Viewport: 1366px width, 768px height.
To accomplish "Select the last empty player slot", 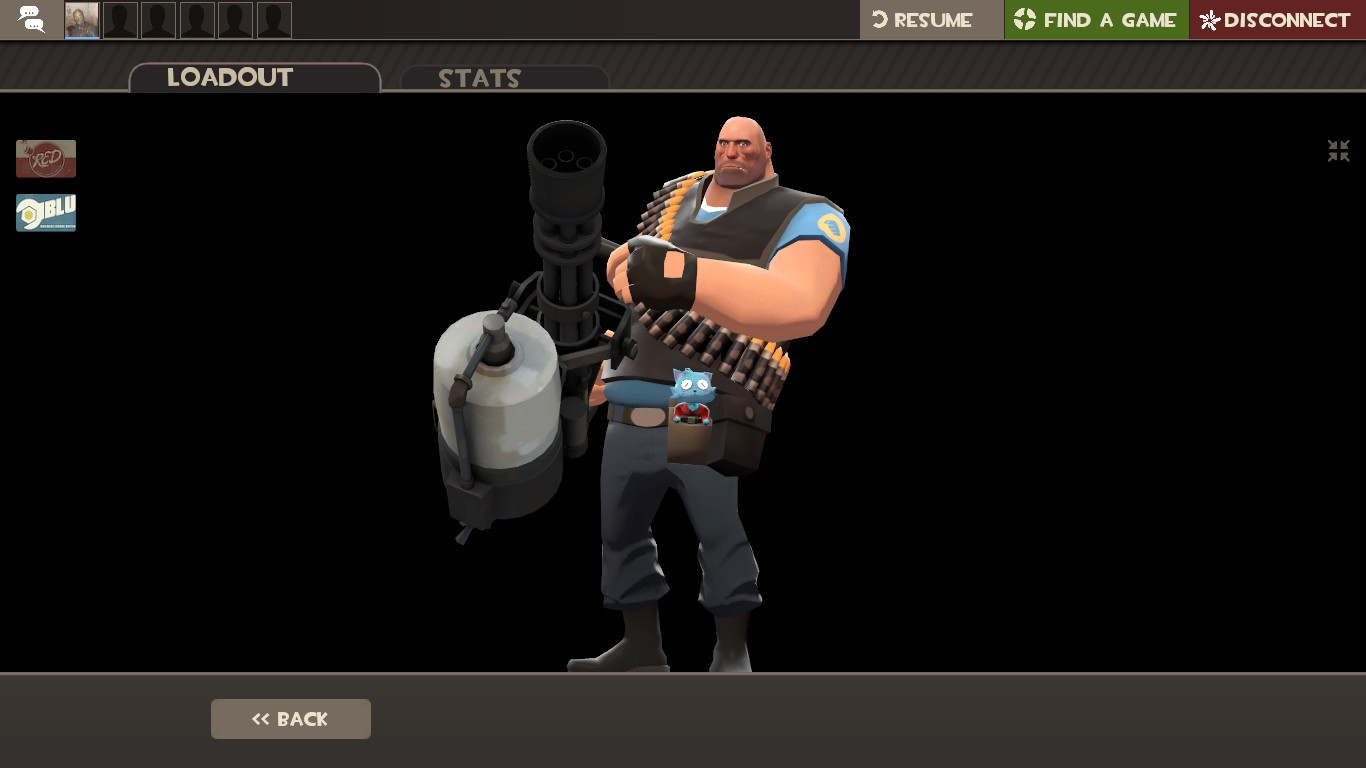I will coord(274,19).
